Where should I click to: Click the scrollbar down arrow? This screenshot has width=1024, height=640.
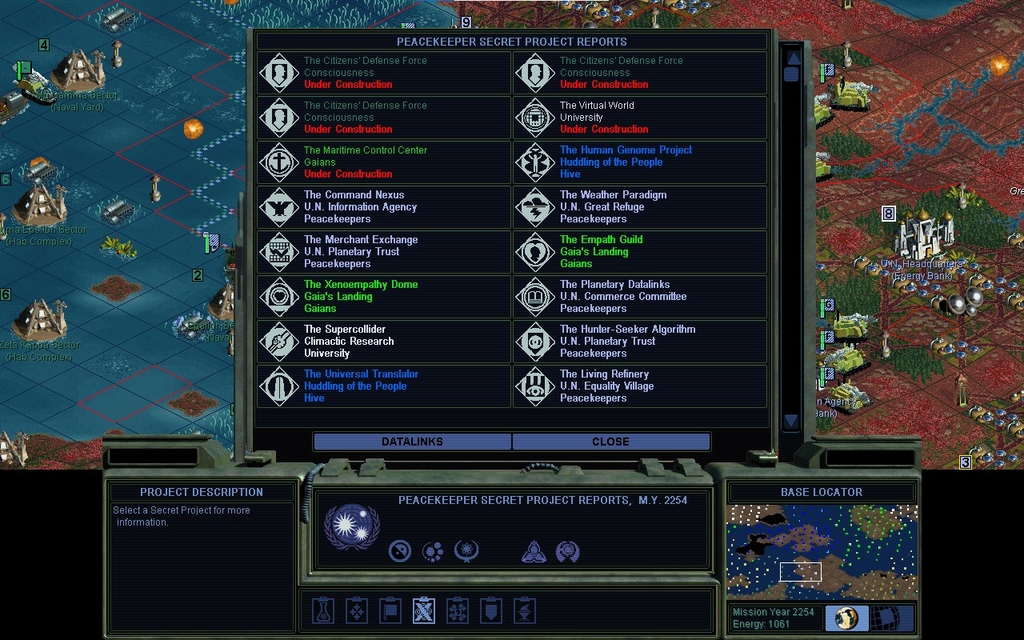pos(791,421)
